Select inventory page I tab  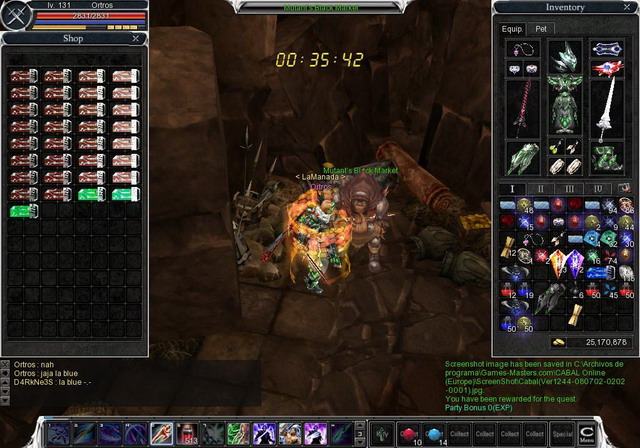[x=512, y=187]
